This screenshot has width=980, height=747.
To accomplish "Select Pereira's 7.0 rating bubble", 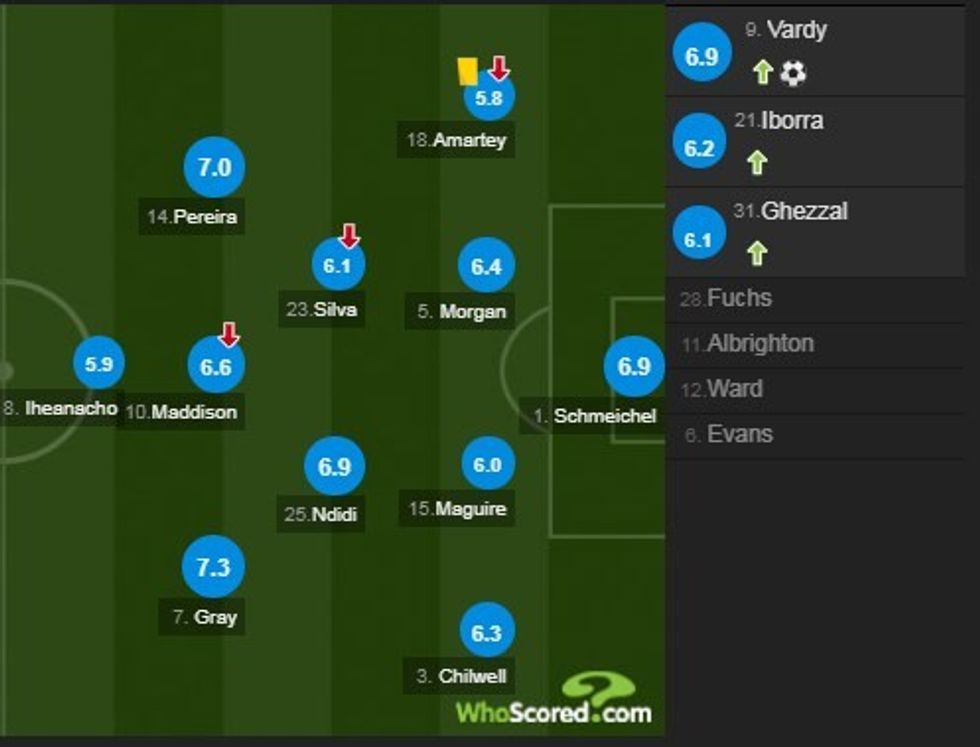I will 214,168.
